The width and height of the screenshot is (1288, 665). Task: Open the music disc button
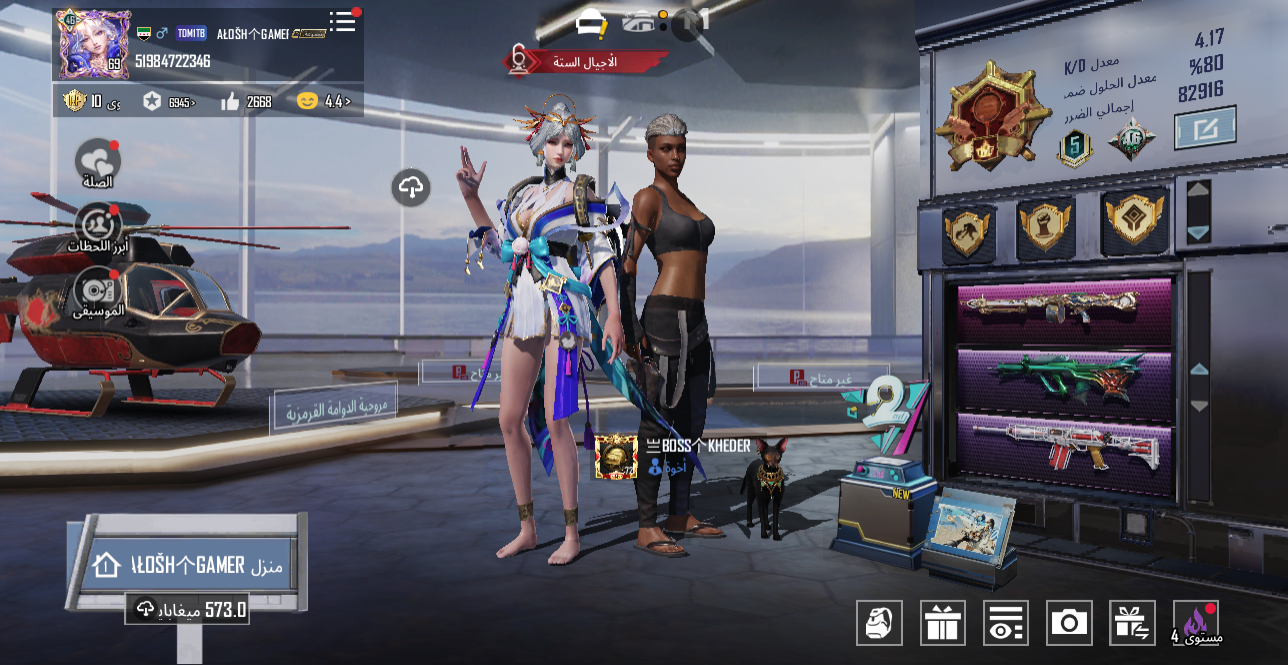pos(98,292)
